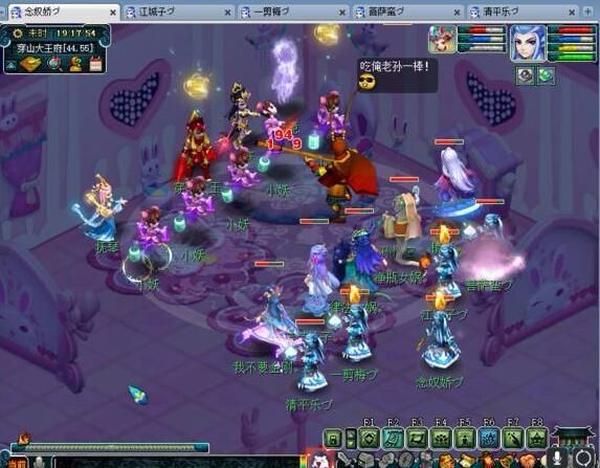Activate the F6 blue skill icon
Image resolution: width=600 pixels, height=468 pixels.
488,438
